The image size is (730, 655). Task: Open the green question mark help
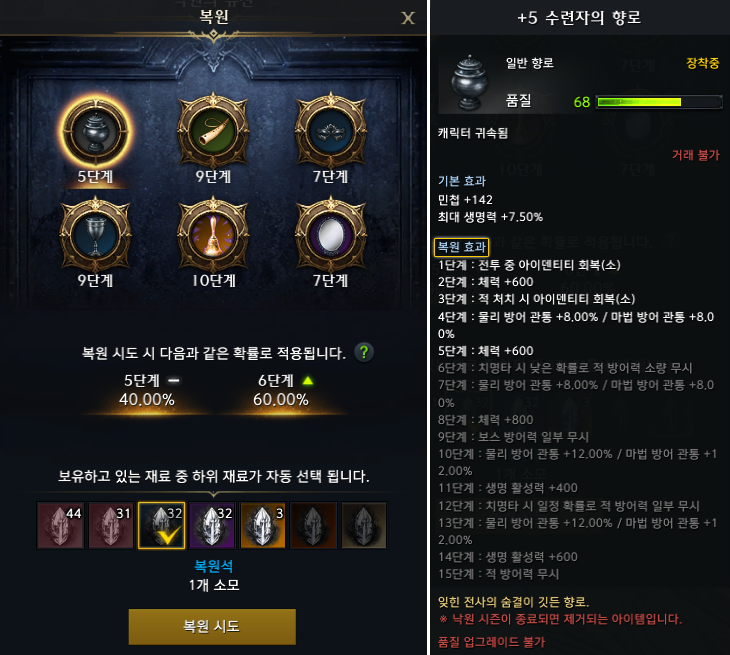pos(365,352)
